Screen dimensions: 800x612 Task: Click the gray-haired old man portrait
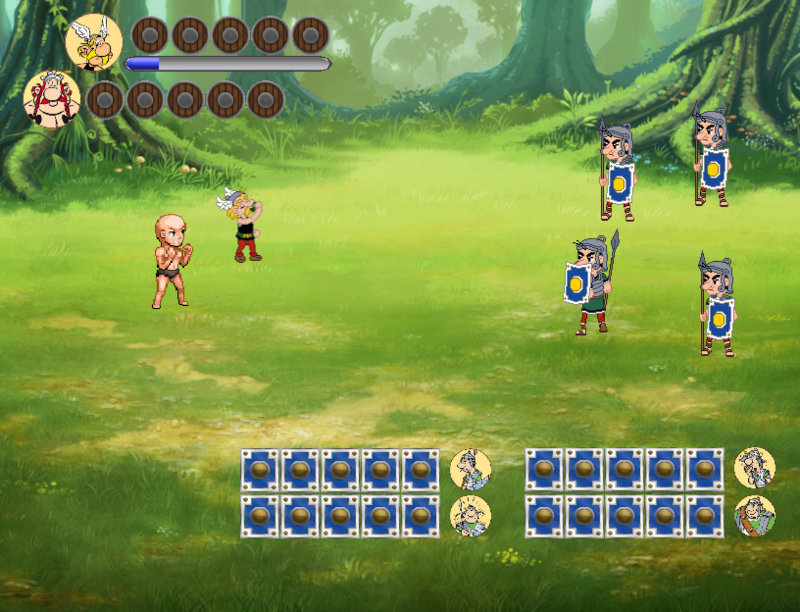pos(754,468)
